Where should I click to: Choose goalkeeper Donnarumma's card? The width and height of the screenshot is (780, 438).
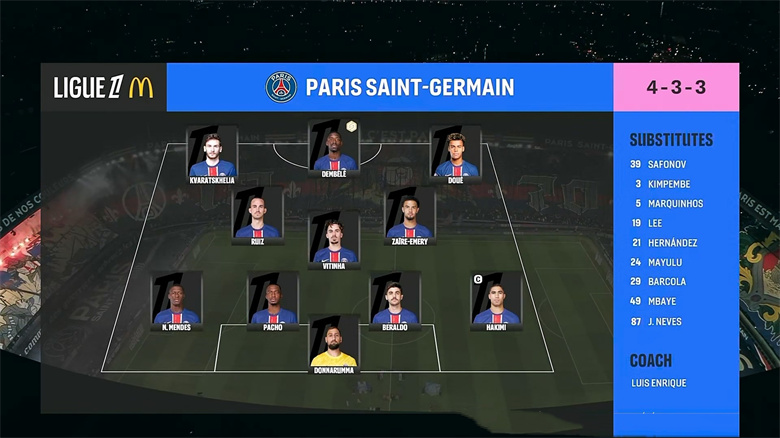coord(334,344)
